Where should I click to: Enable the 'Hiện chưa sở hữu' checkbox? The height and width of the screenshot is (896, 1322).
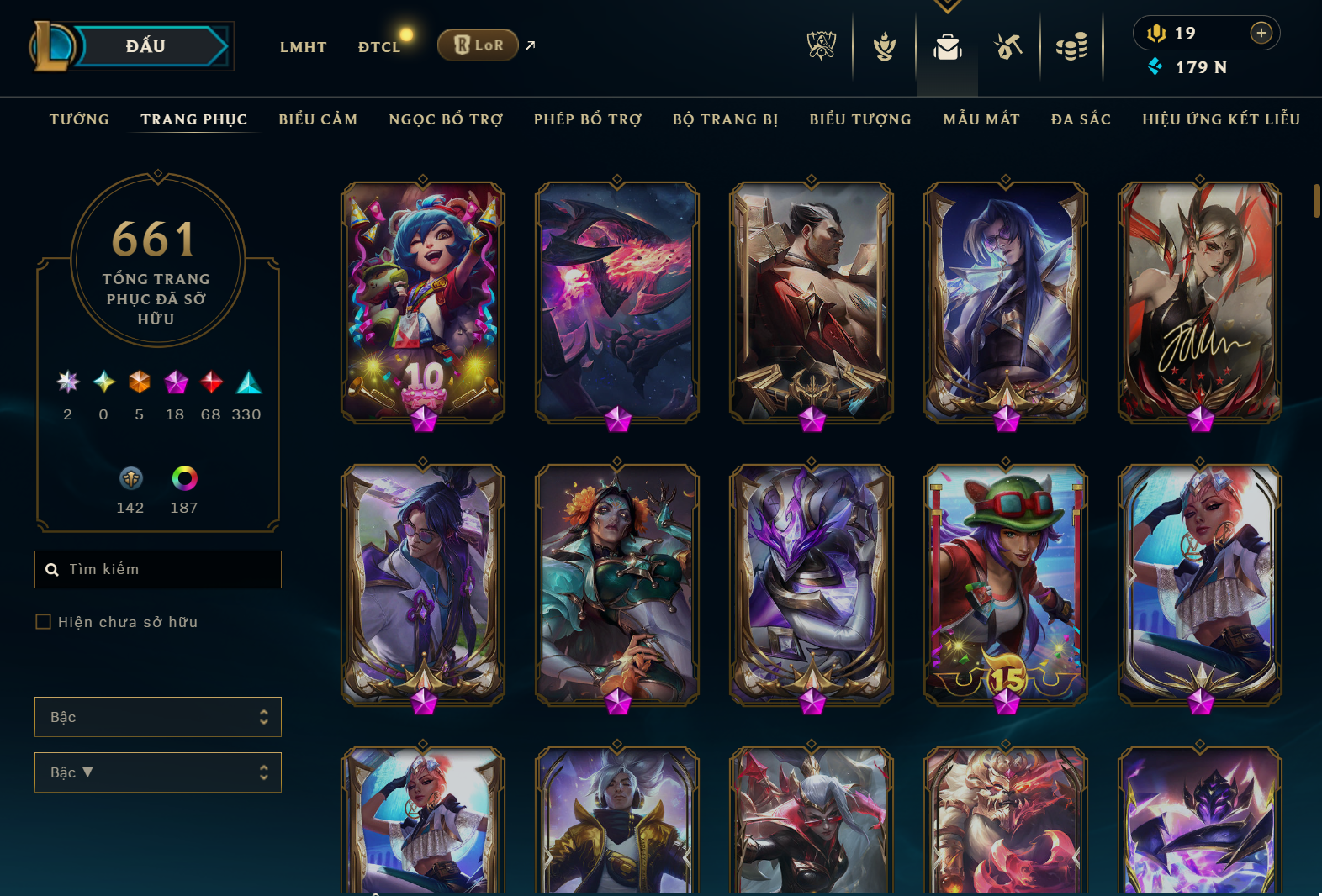[43, 621]
